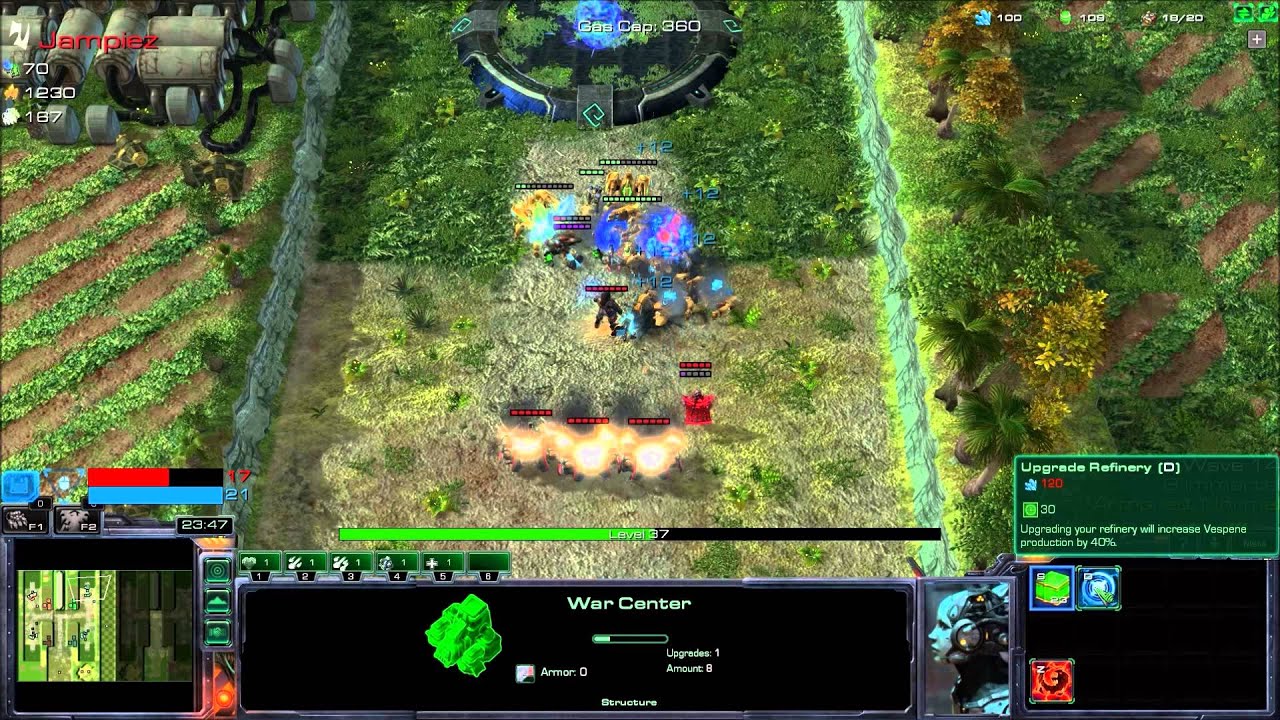Use the red swirl ability button
Screen dimensions: 1280x720
pos(1052,681)
